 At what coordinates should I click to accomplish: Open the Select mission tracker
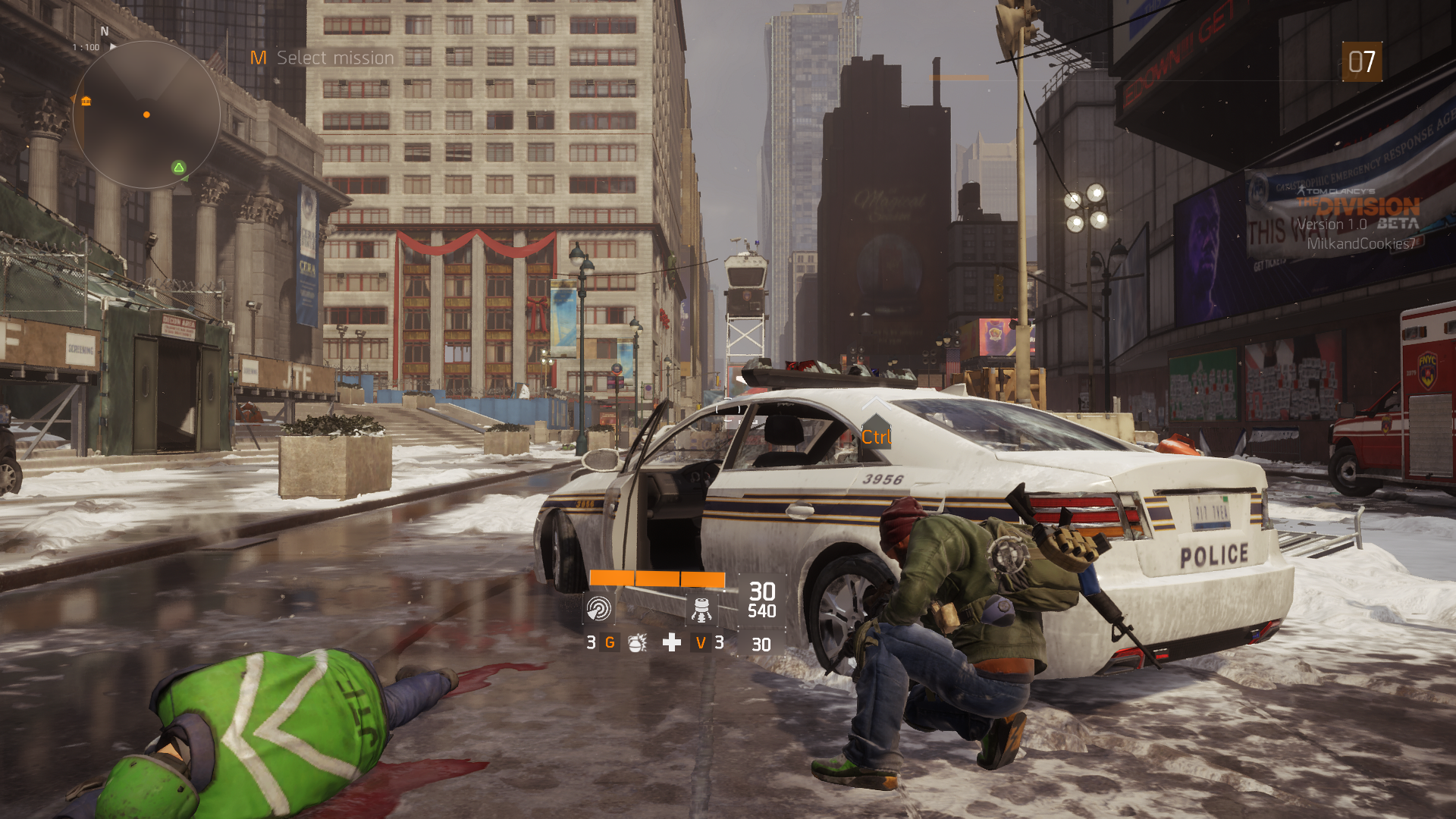coord(324,58)
